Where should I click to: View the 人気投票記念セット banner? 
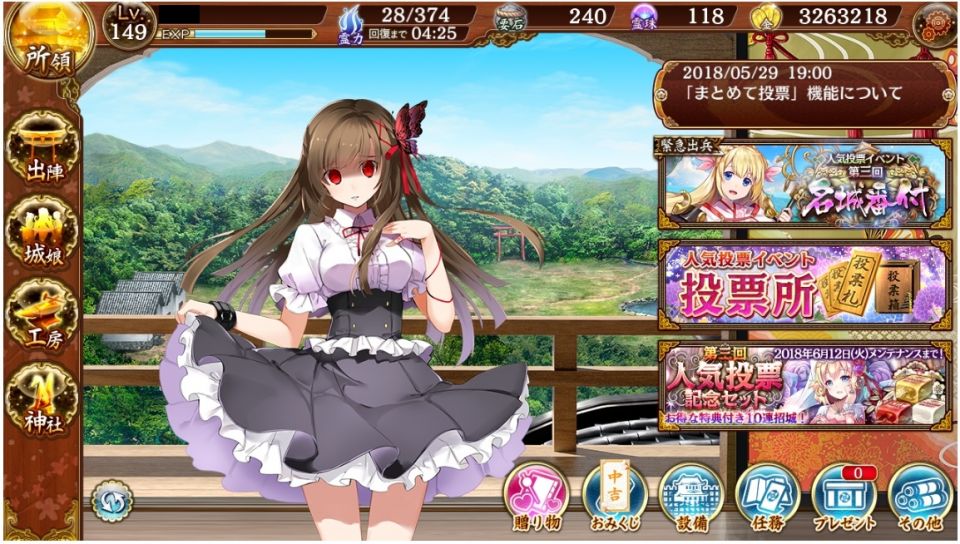(x=804, y=381)
